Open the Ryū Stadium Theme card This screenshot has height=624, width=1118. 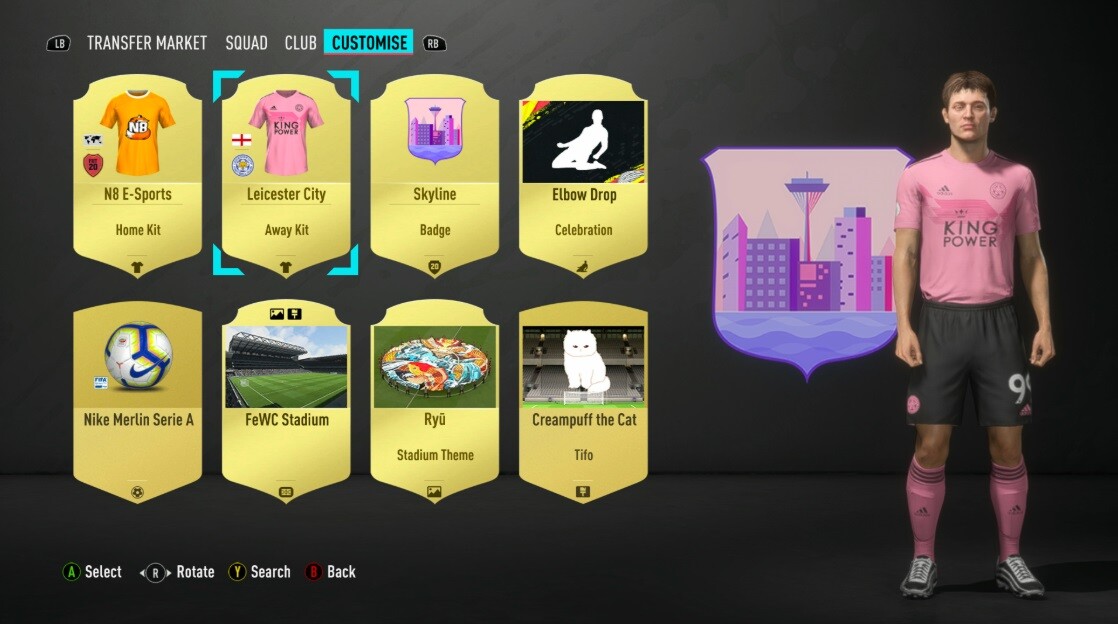[434, 400]
